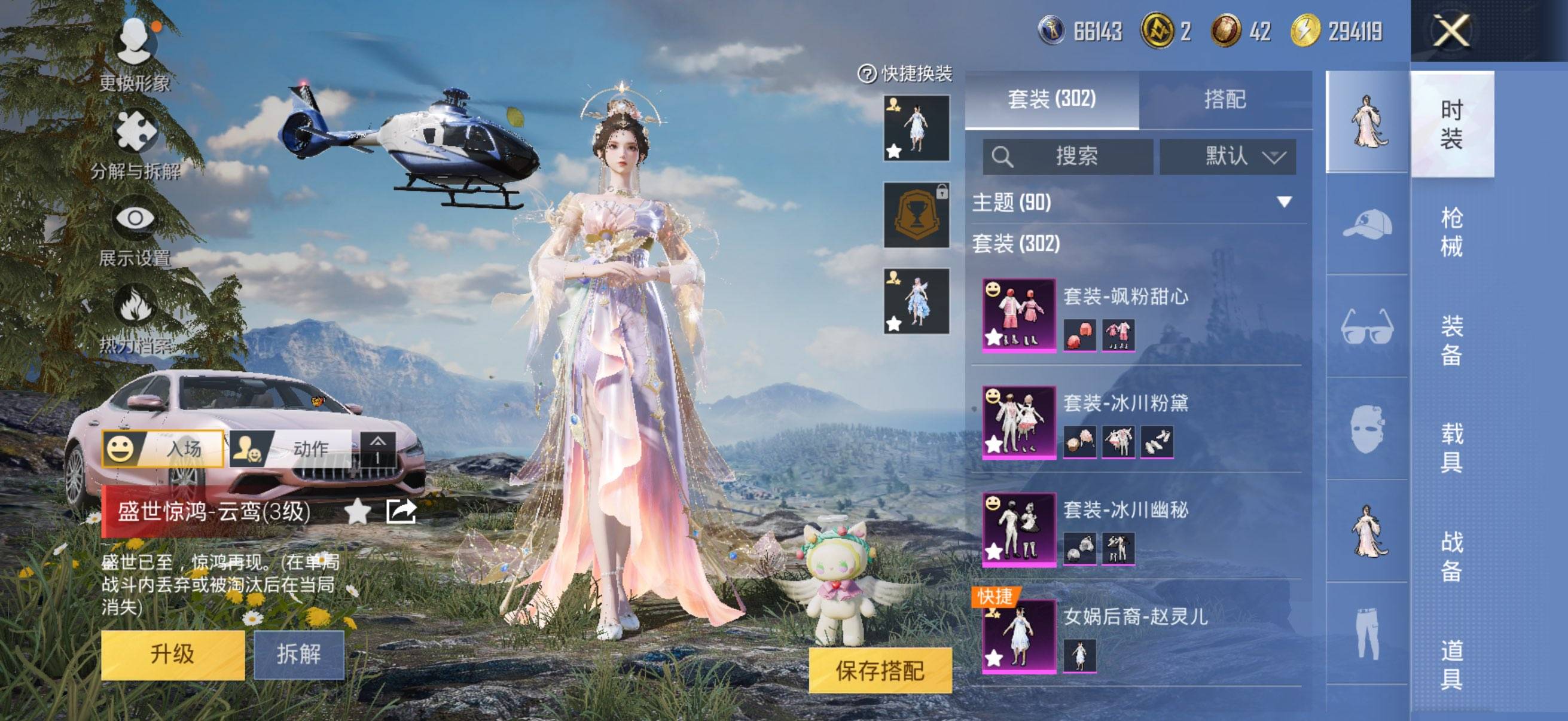Click the 搜索 search field
Screen dimensions: 1568x721
coord(1068,157)
